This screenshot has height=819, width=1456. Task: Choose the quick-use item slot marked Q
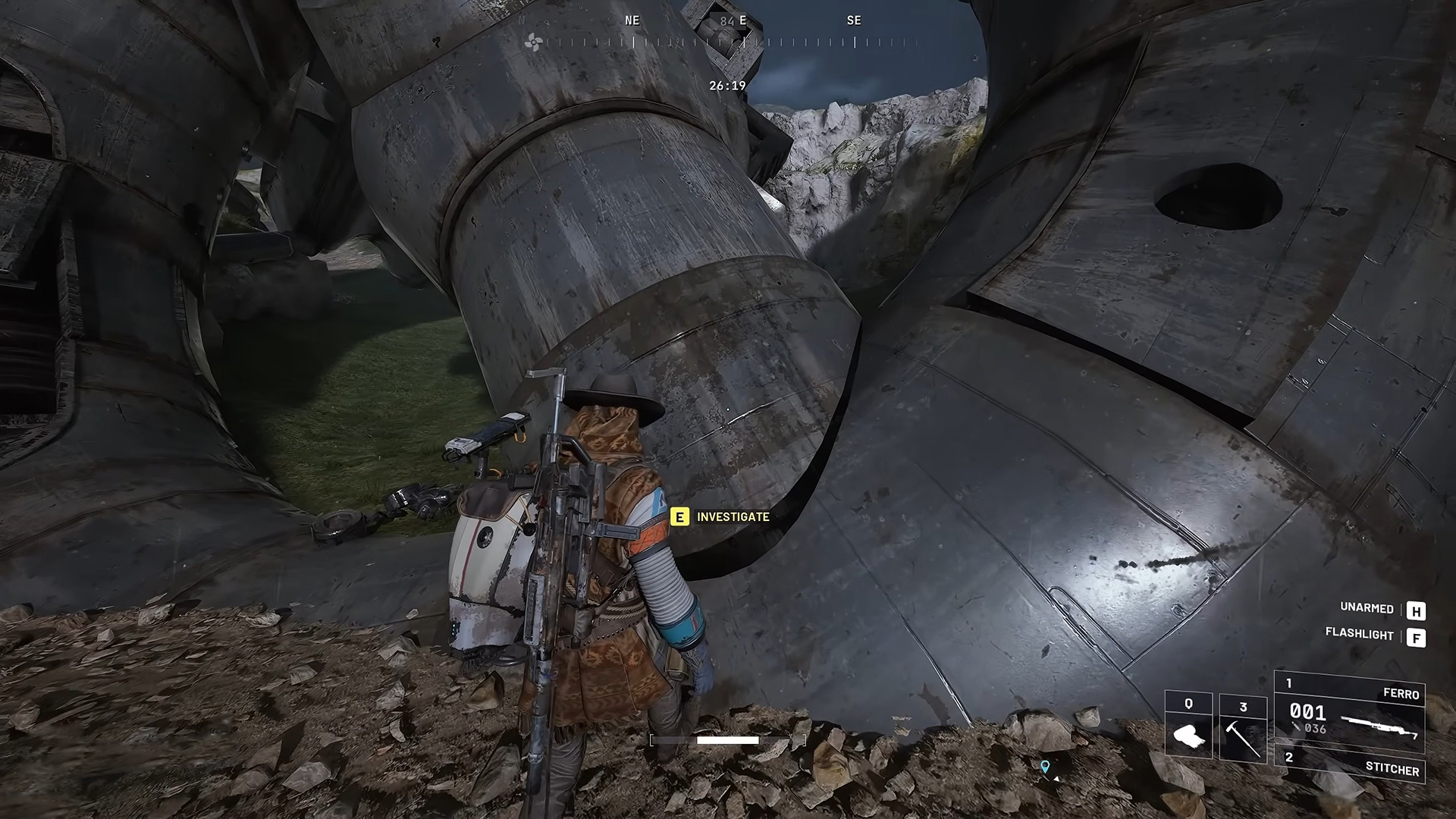point(1188,725)
